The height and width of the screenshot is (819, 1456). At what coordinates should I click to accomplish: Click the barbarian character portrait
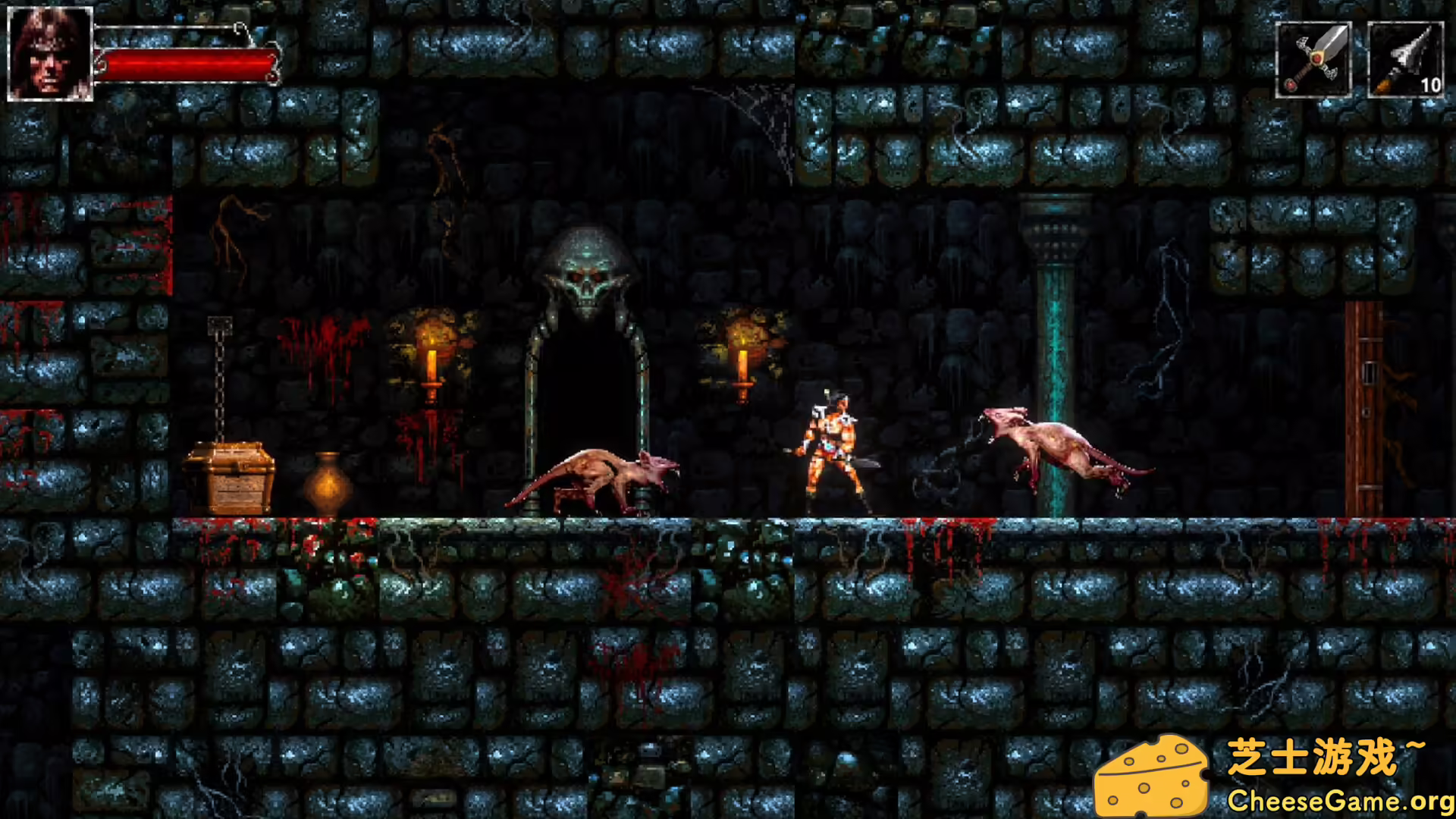coord(50,54)
